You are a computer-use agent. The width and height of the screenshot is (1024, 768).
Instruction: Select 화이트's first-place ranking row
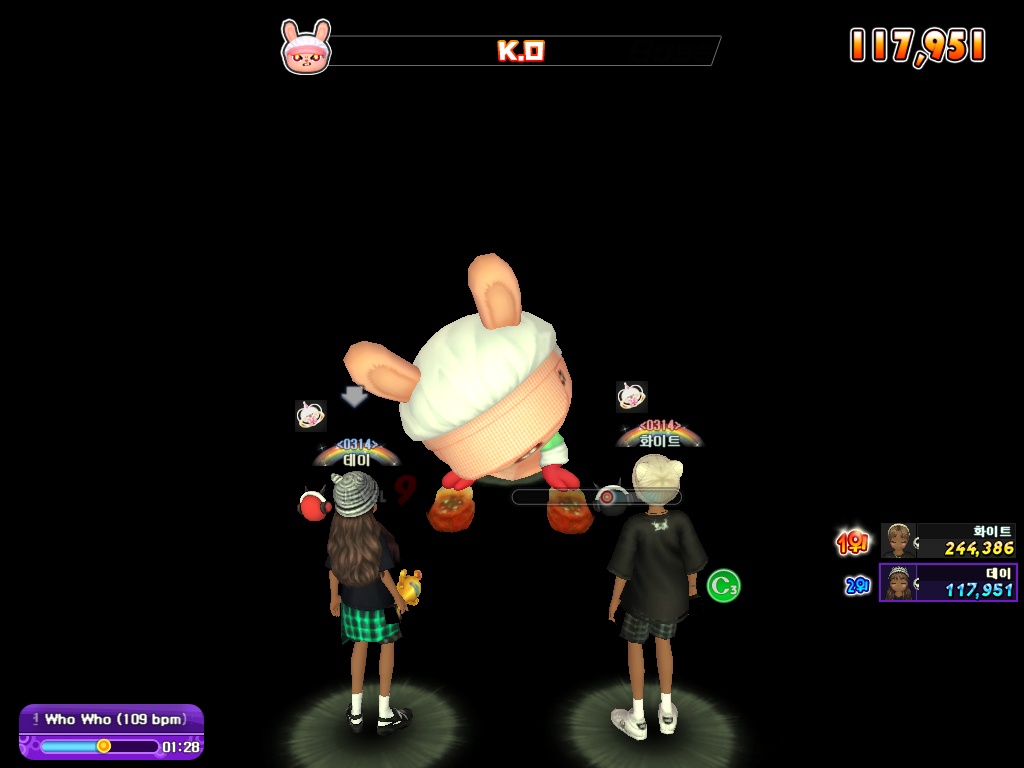948,541
